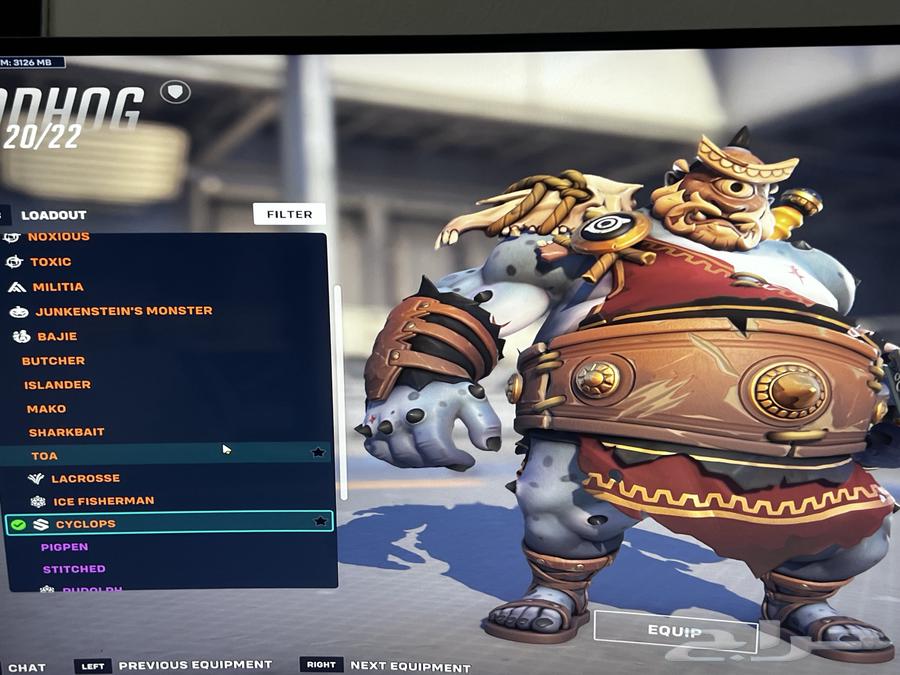900x675 pixels.
Task: Switch to the Loadout tab
Action: [54, 215]
